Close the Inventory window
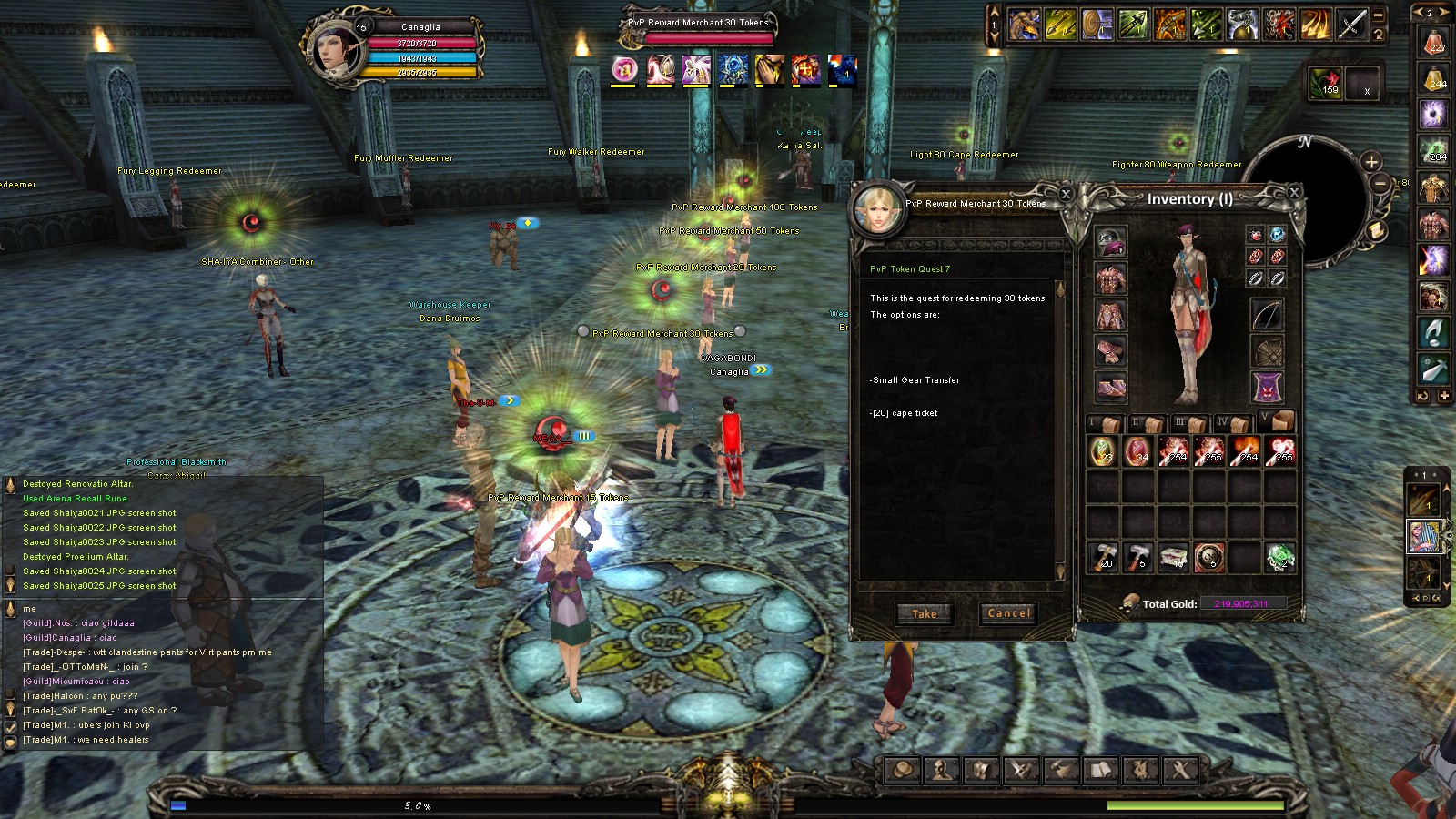Screen dimensions: 1456x819 [x=1294, y=192]
